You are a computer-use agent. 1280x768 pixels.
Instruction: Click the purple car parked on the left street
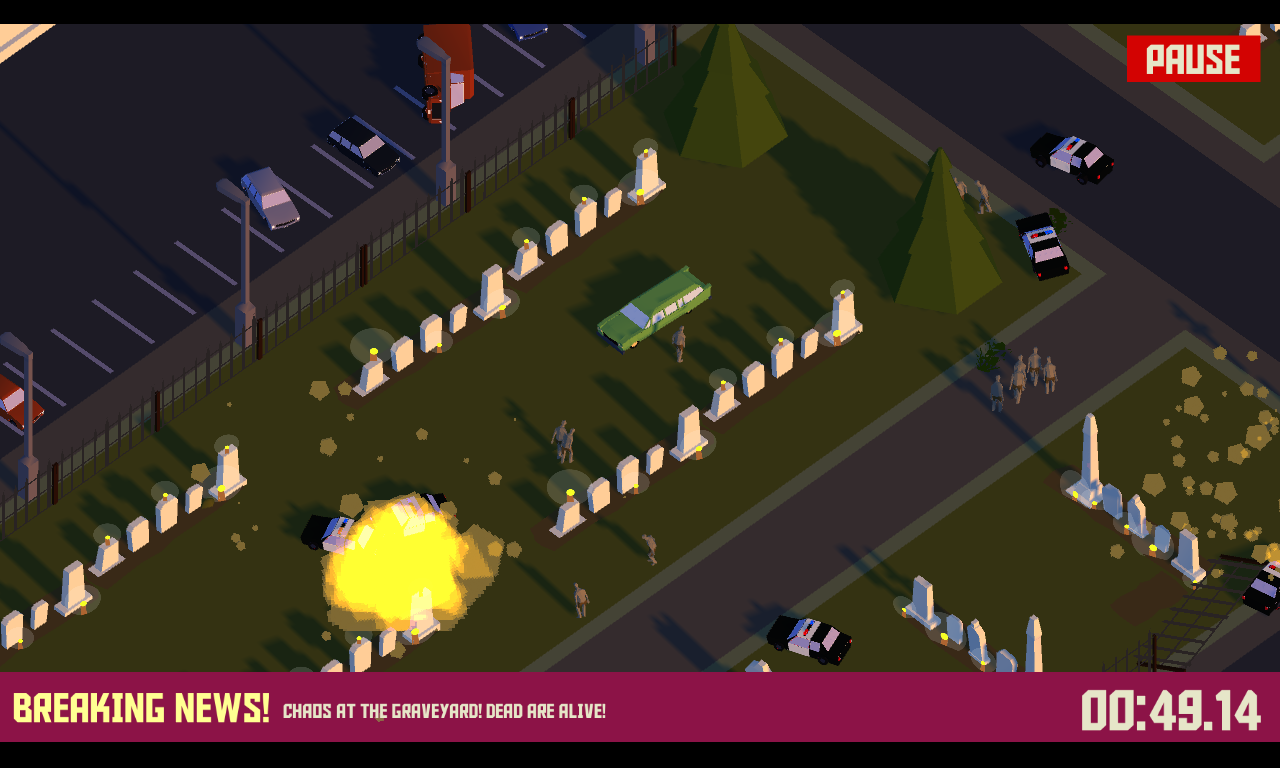(268, 200)
